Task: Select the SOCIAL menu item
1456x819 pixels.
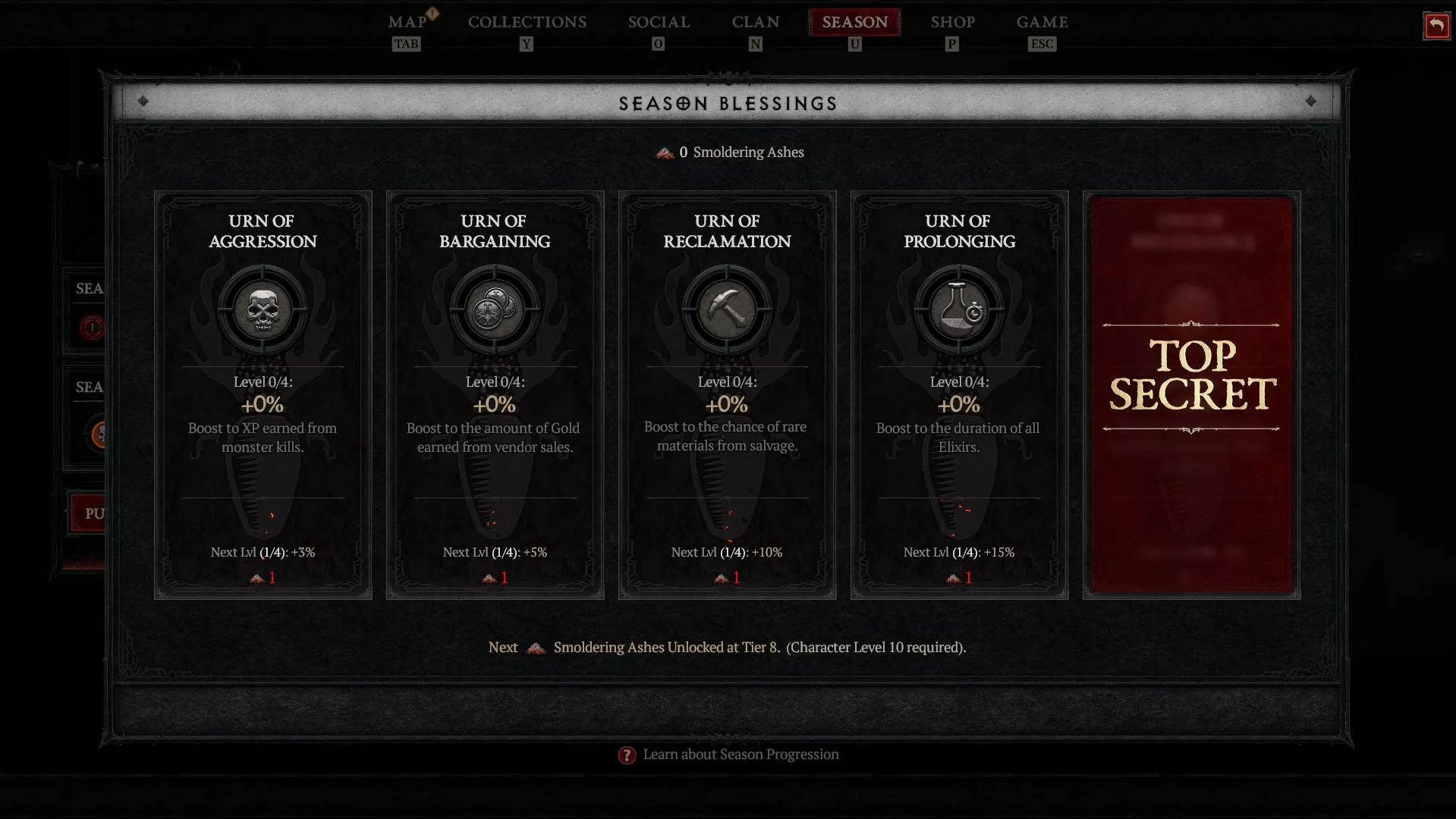Action: (x=658, y=22)
